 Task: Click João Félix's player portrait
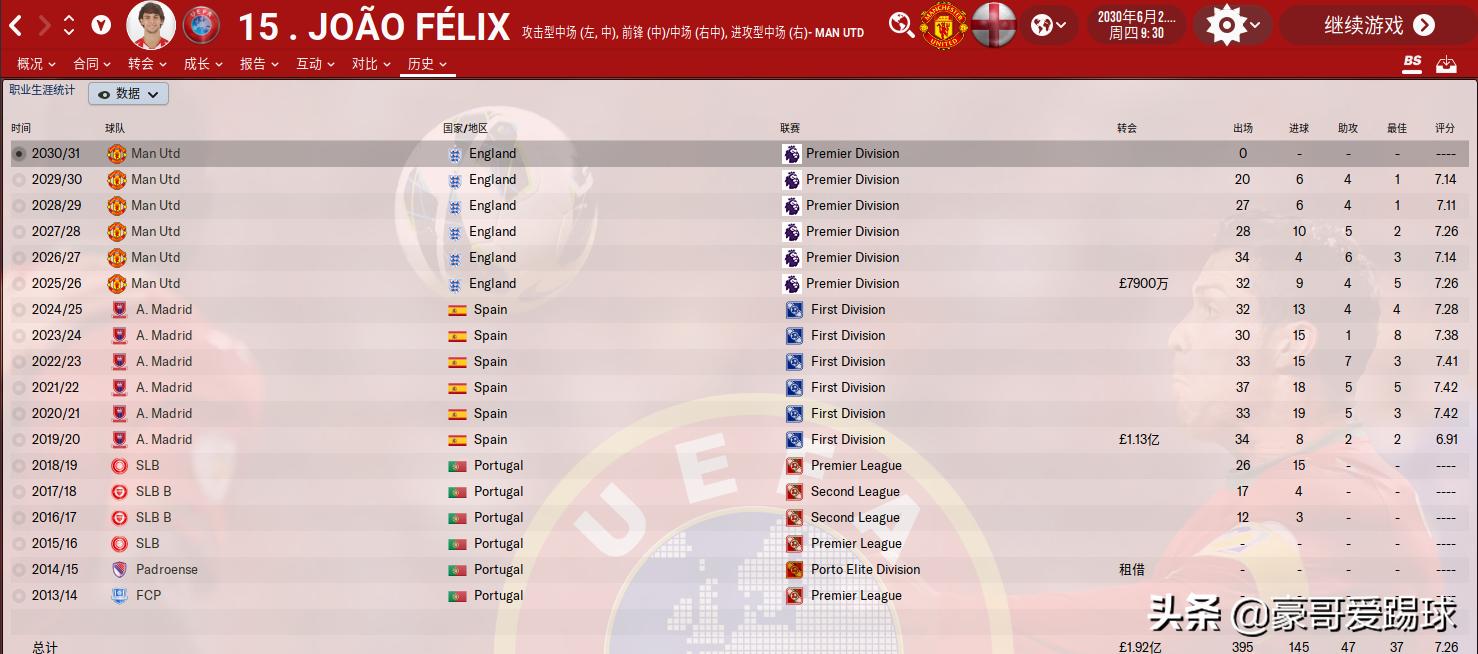click(151, 25)
